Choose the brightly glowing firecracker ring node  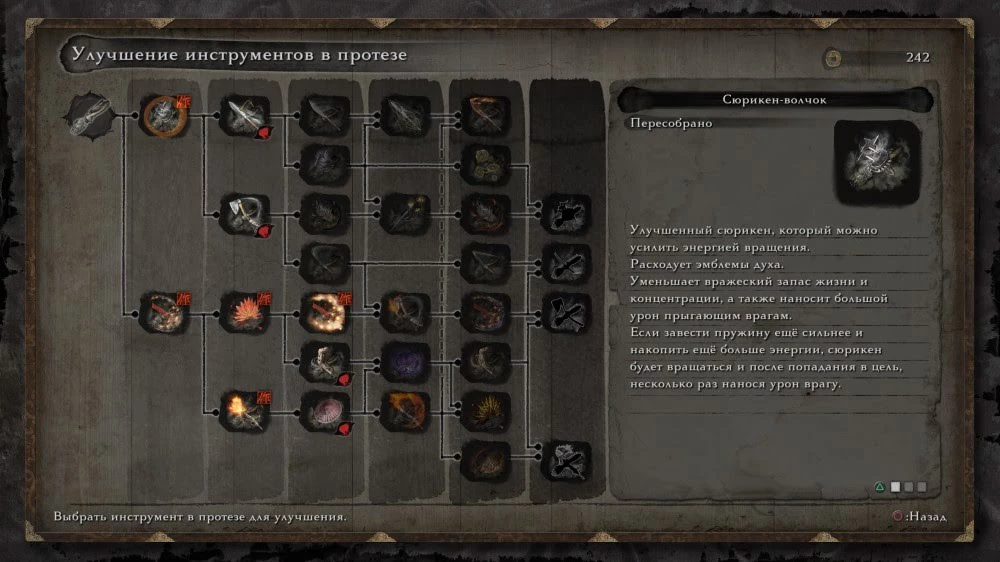pos(326,311)
